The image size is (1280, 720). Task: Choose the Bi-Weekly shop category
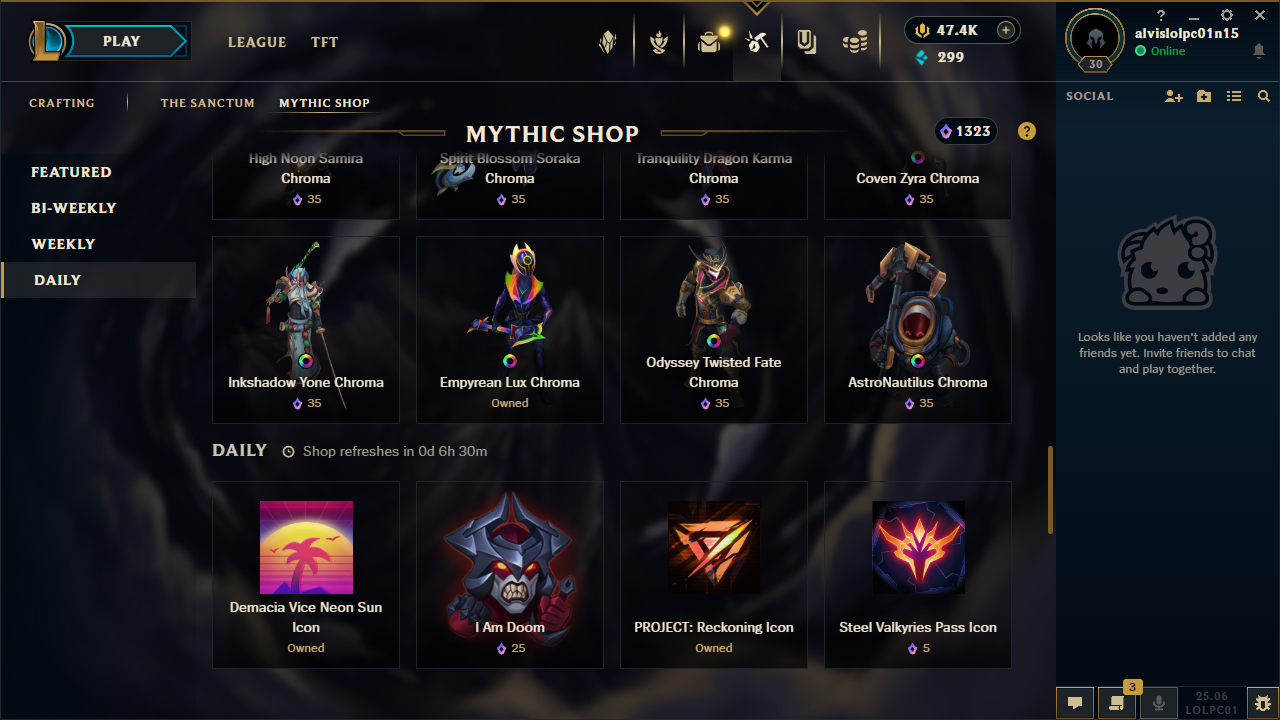74,208
